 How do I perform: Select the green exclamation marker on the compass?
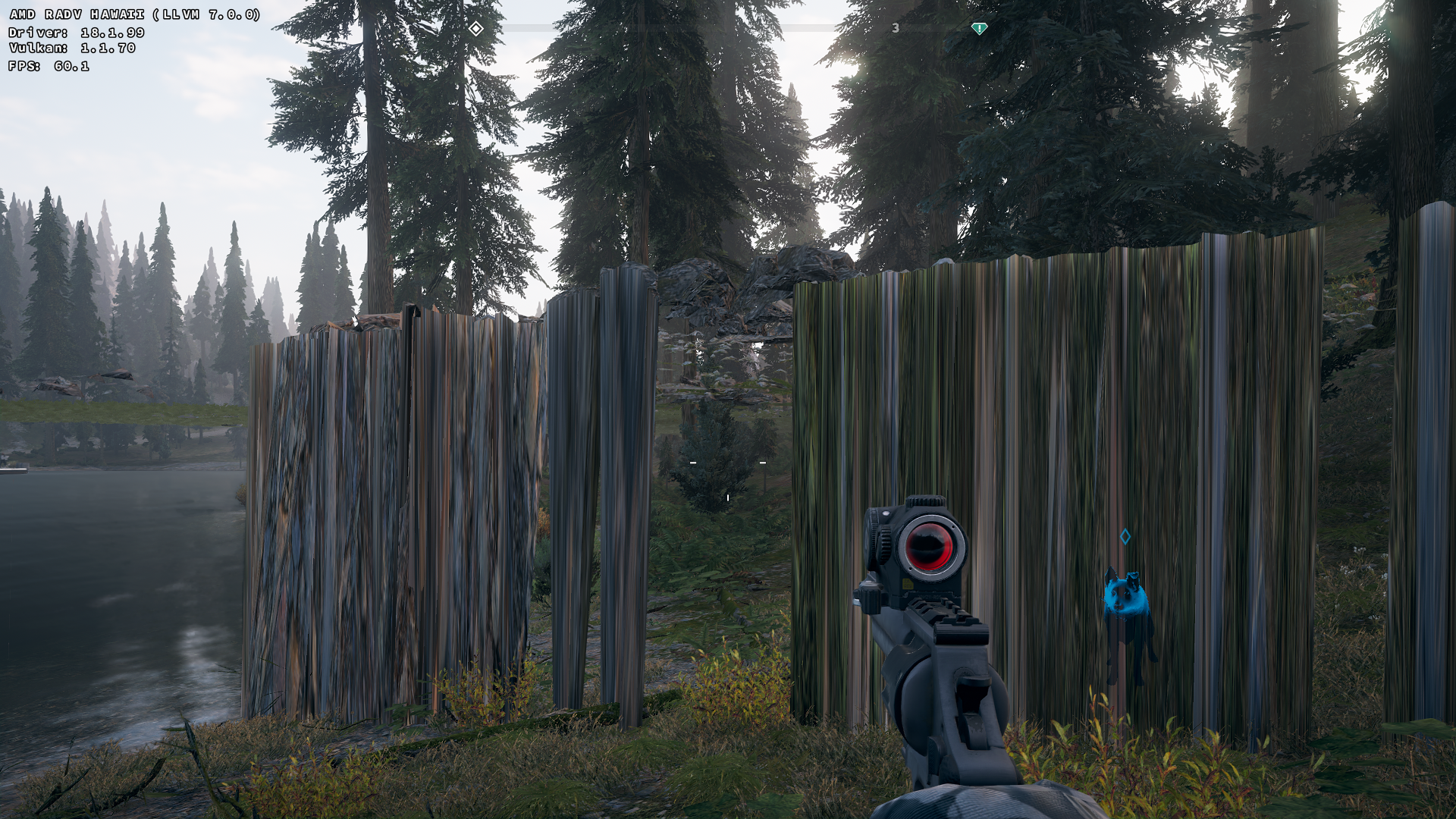pyautogui.click(x=979, y=29)
